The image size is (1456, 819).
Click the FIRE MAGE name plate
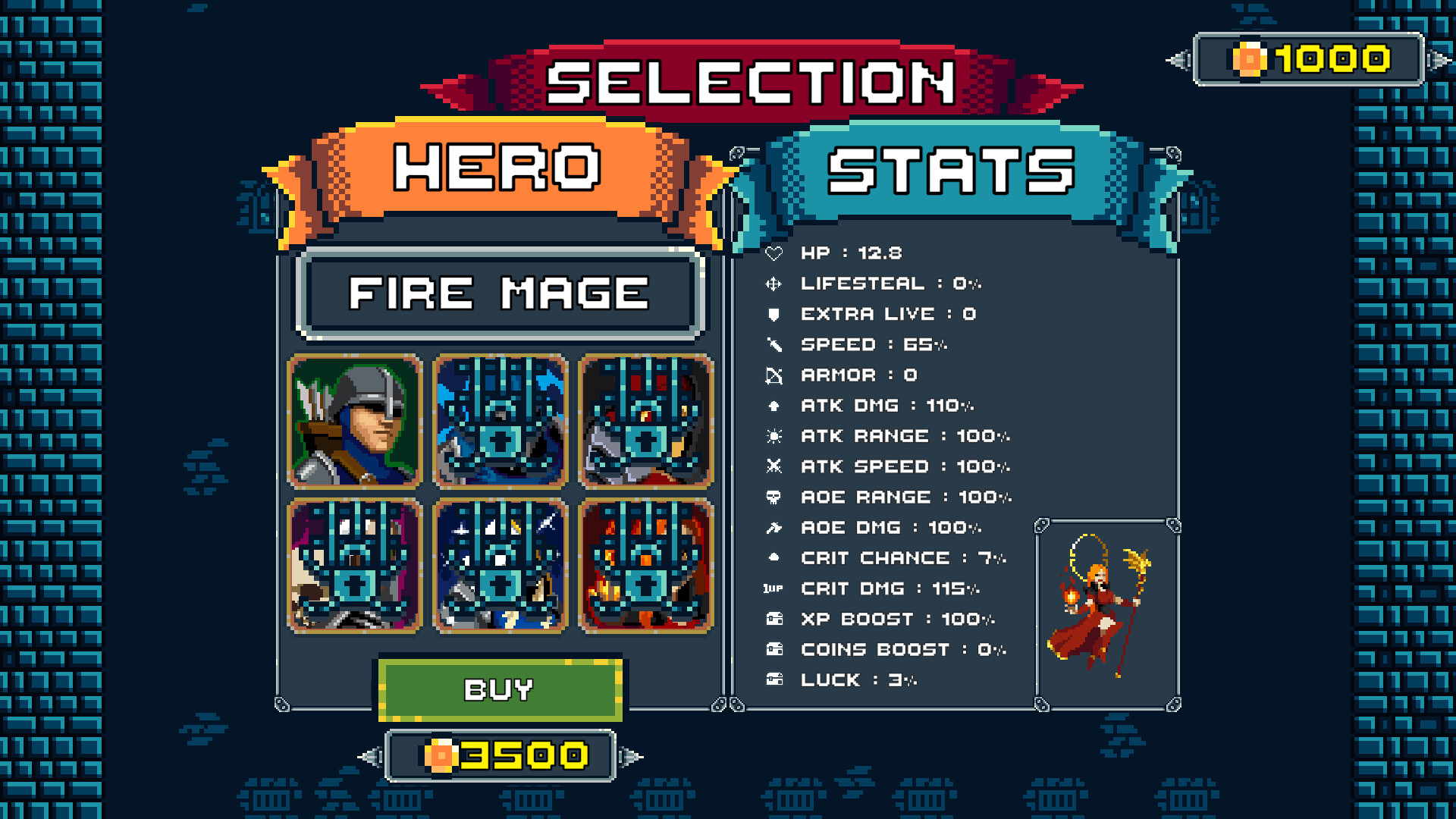(x=499, y=294)
